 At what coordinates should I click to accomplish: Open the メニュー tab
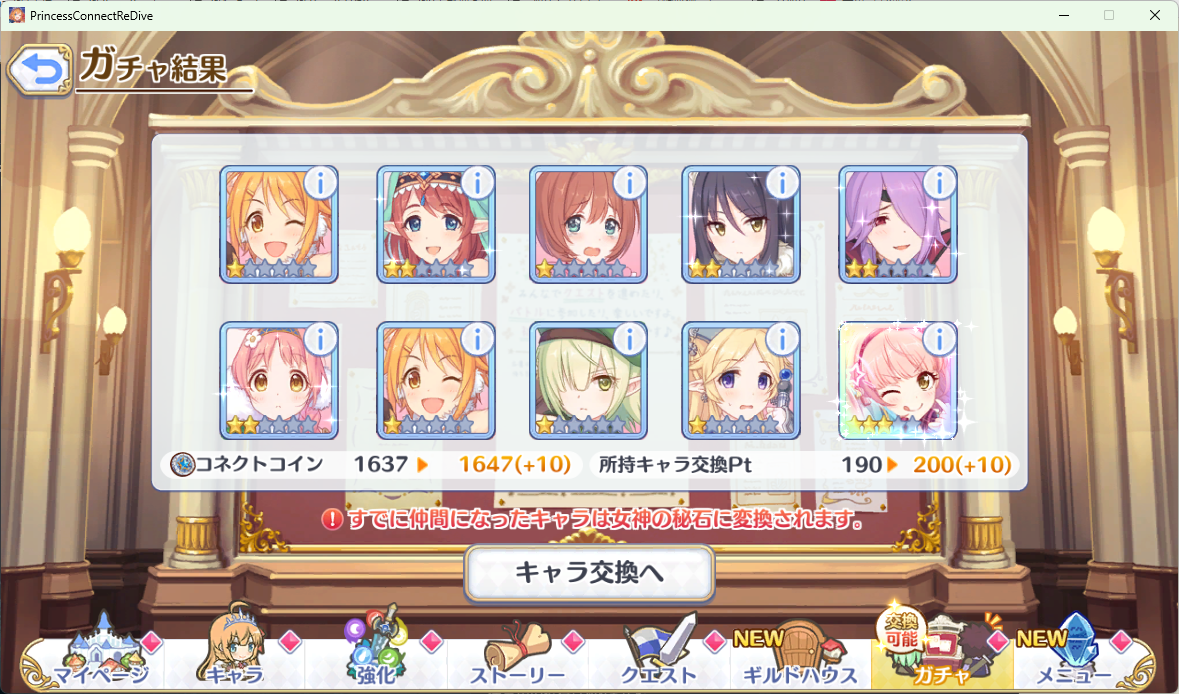pyautogui.click(x=1075, y=659)
